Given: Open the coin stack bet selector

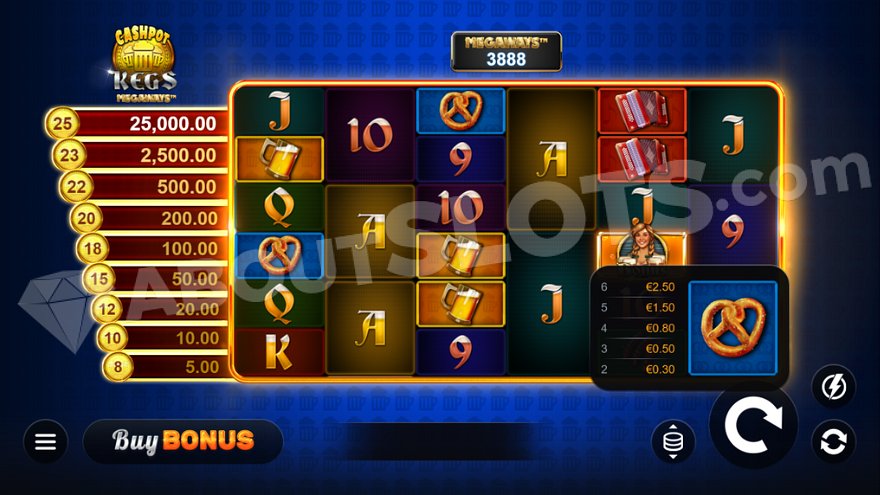Looking at the screenshot, I should click(x=673, y=441).
